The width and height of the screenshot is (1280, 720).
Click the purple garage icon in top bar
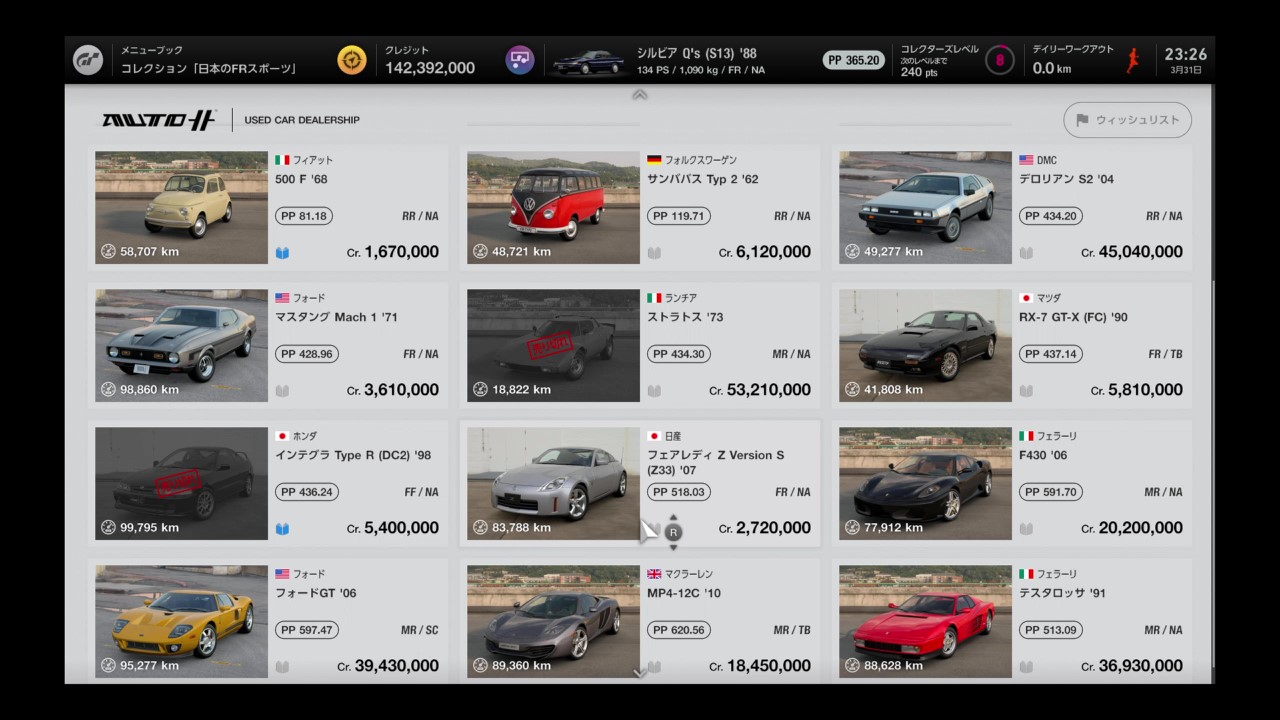pos(519,60)
